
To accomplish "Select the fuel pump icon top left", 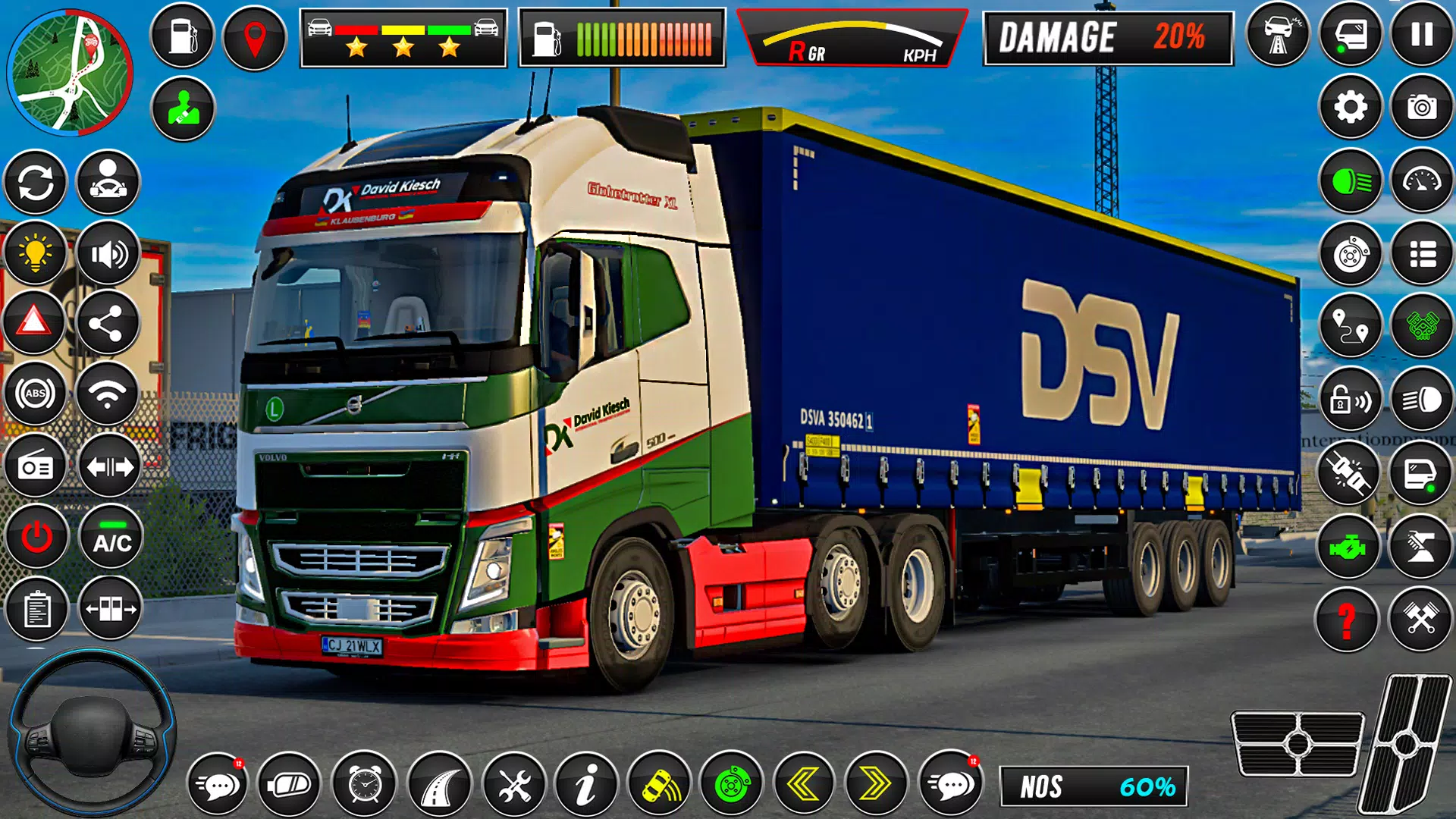I will (182, 36).
